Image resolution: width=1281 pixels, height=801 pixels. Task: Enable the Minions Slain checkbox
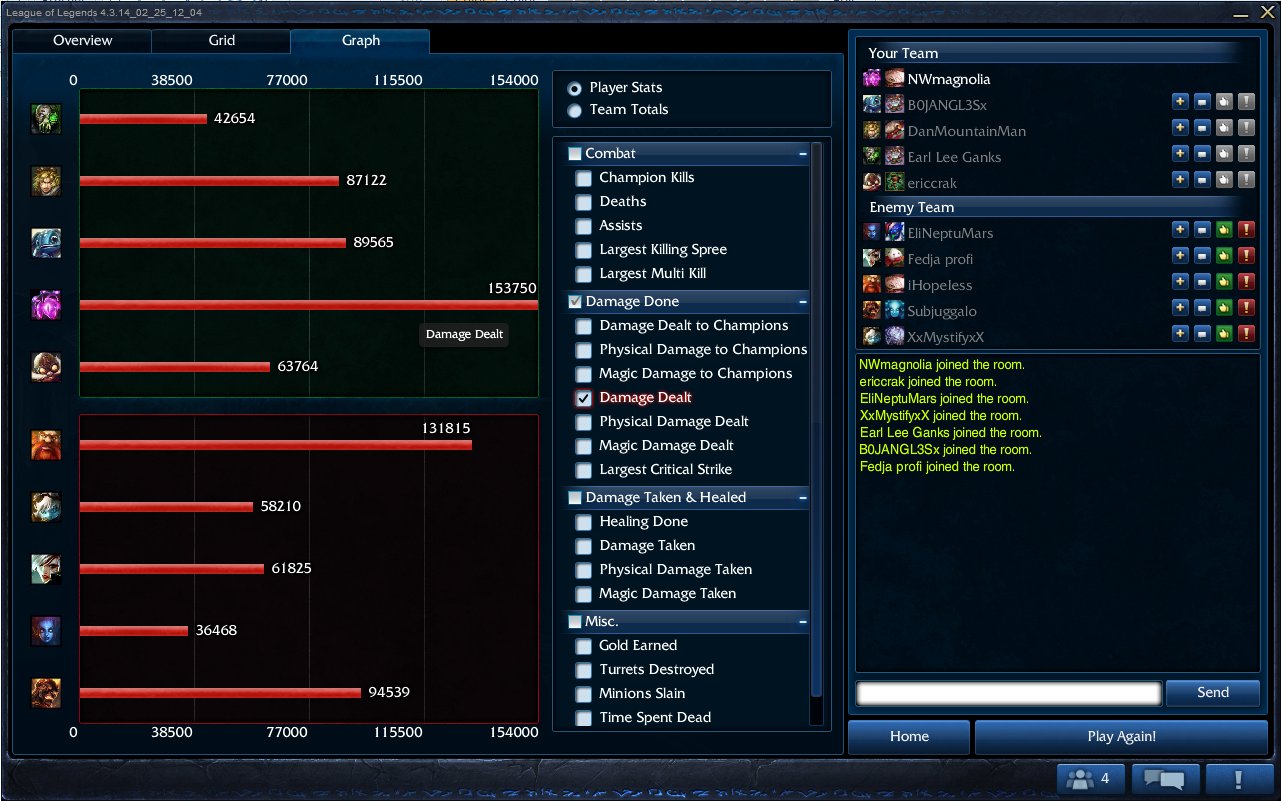584,695
